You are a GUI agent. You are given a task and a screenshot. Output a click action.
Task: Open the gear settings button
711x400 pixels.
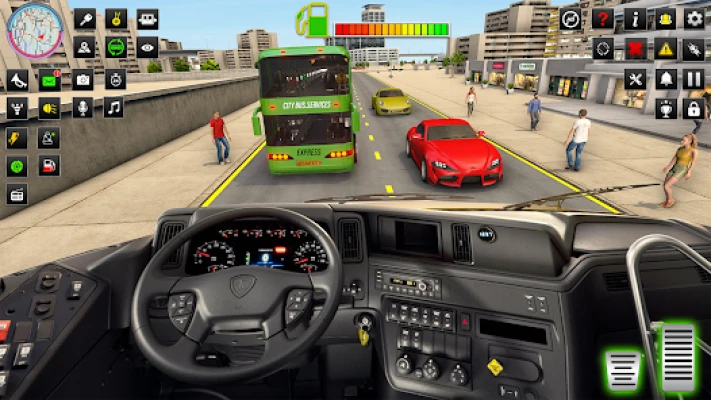click(694, 19)
